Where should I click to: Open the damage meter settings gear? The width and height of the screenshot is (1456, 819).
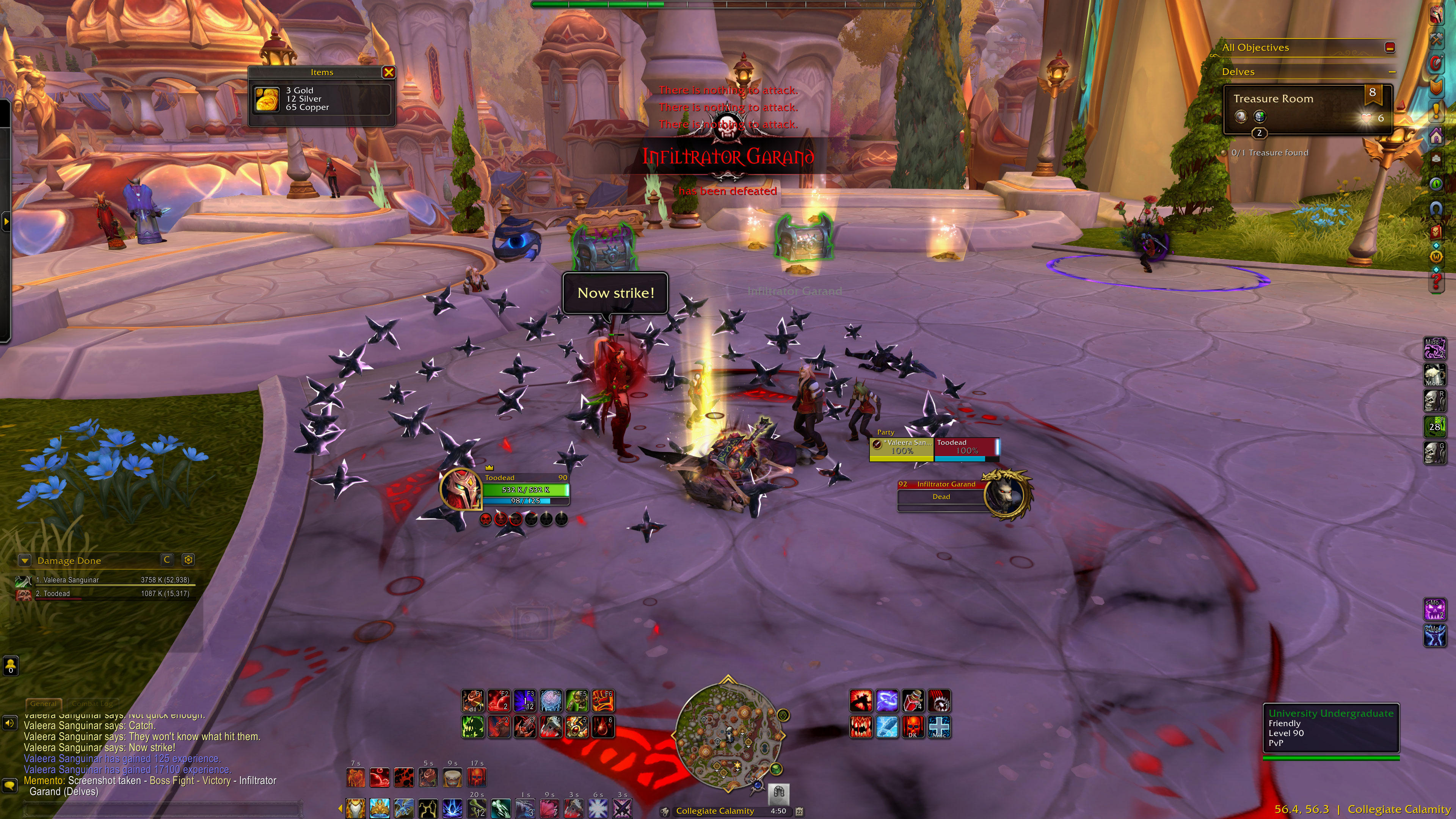188,560
